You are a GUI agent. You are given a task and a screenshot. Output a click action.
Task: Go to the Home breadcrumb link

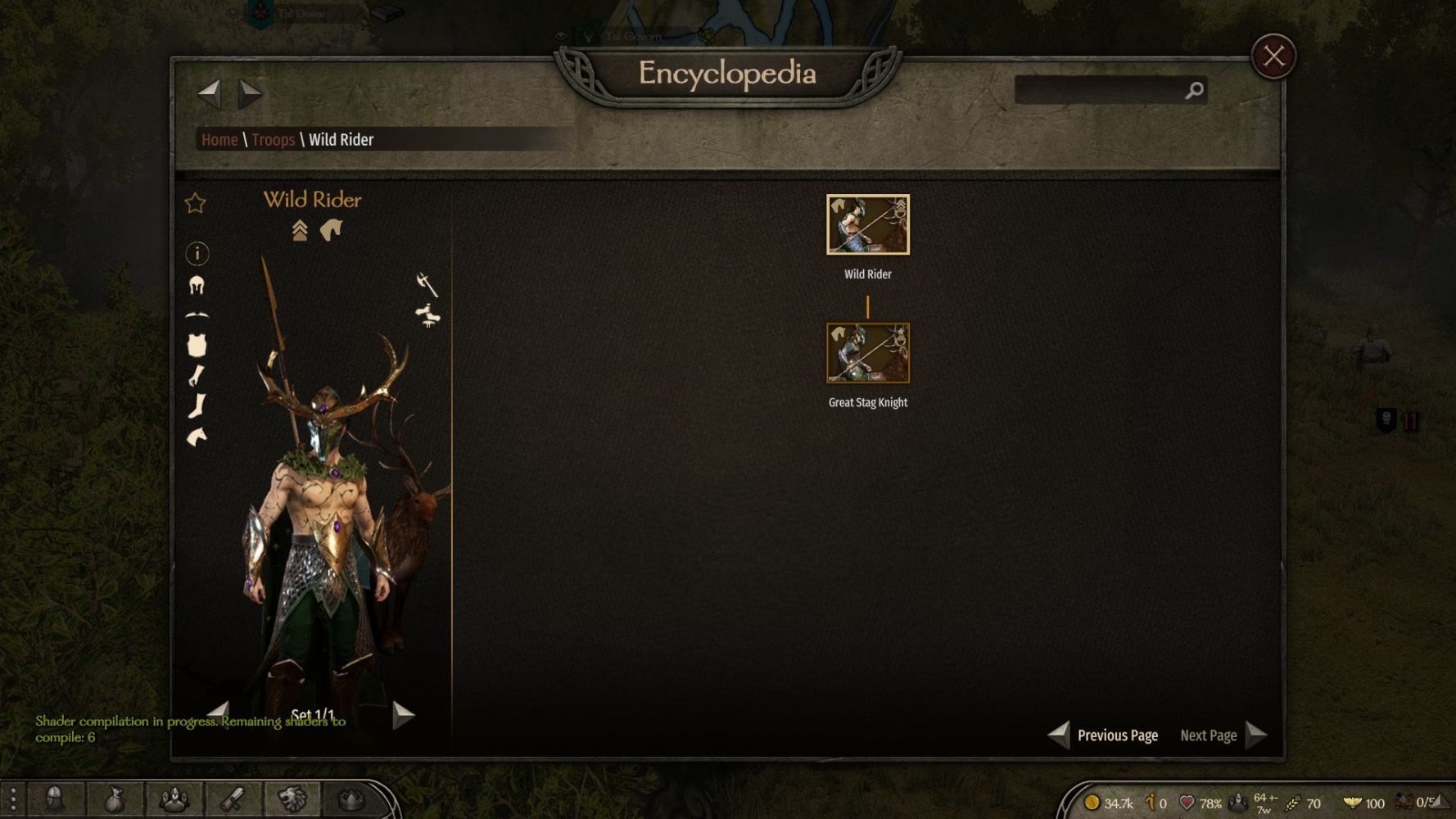pyautogui.click(x=219, y=140)
